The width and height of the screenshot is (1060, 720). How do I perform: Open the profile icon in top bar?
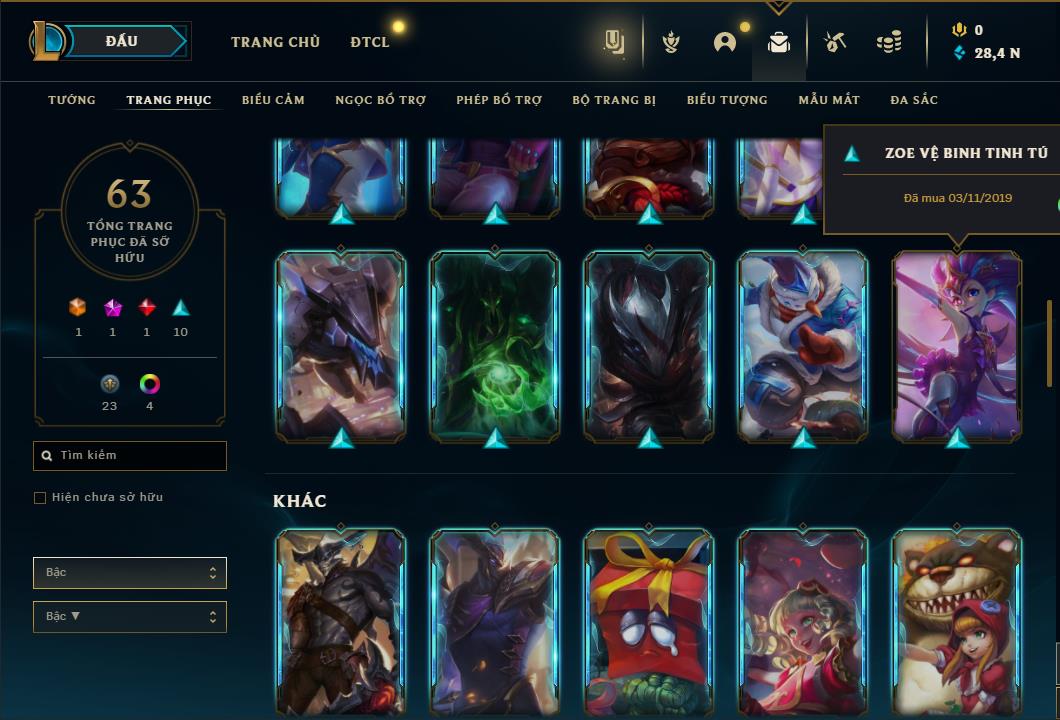[725, 42]
